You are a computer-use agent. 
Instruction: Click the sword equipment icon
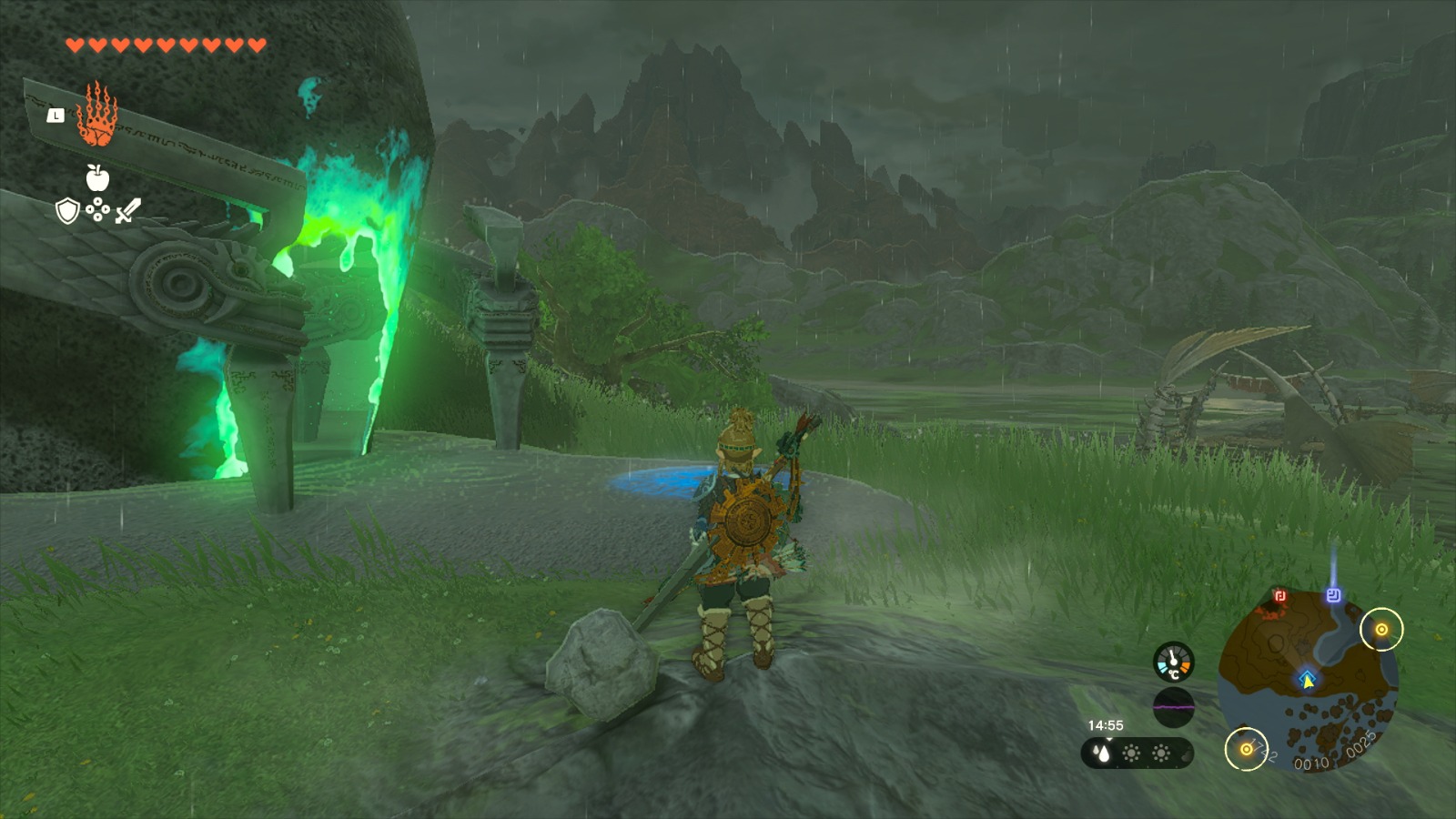tap(127, 210)
